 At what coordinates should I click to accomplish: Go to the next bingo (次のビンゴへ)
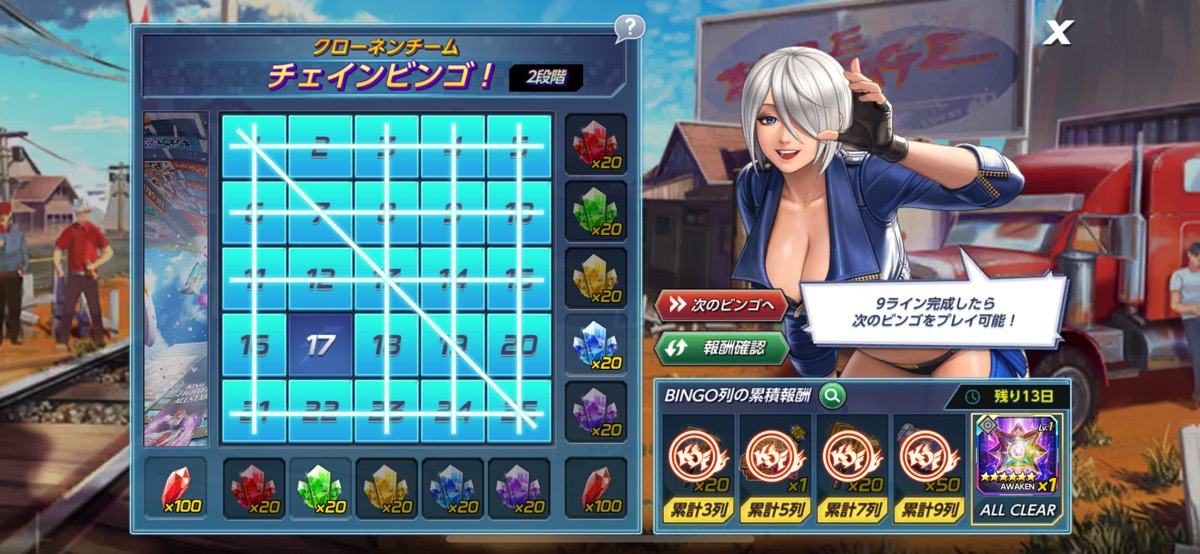[722, 306]
